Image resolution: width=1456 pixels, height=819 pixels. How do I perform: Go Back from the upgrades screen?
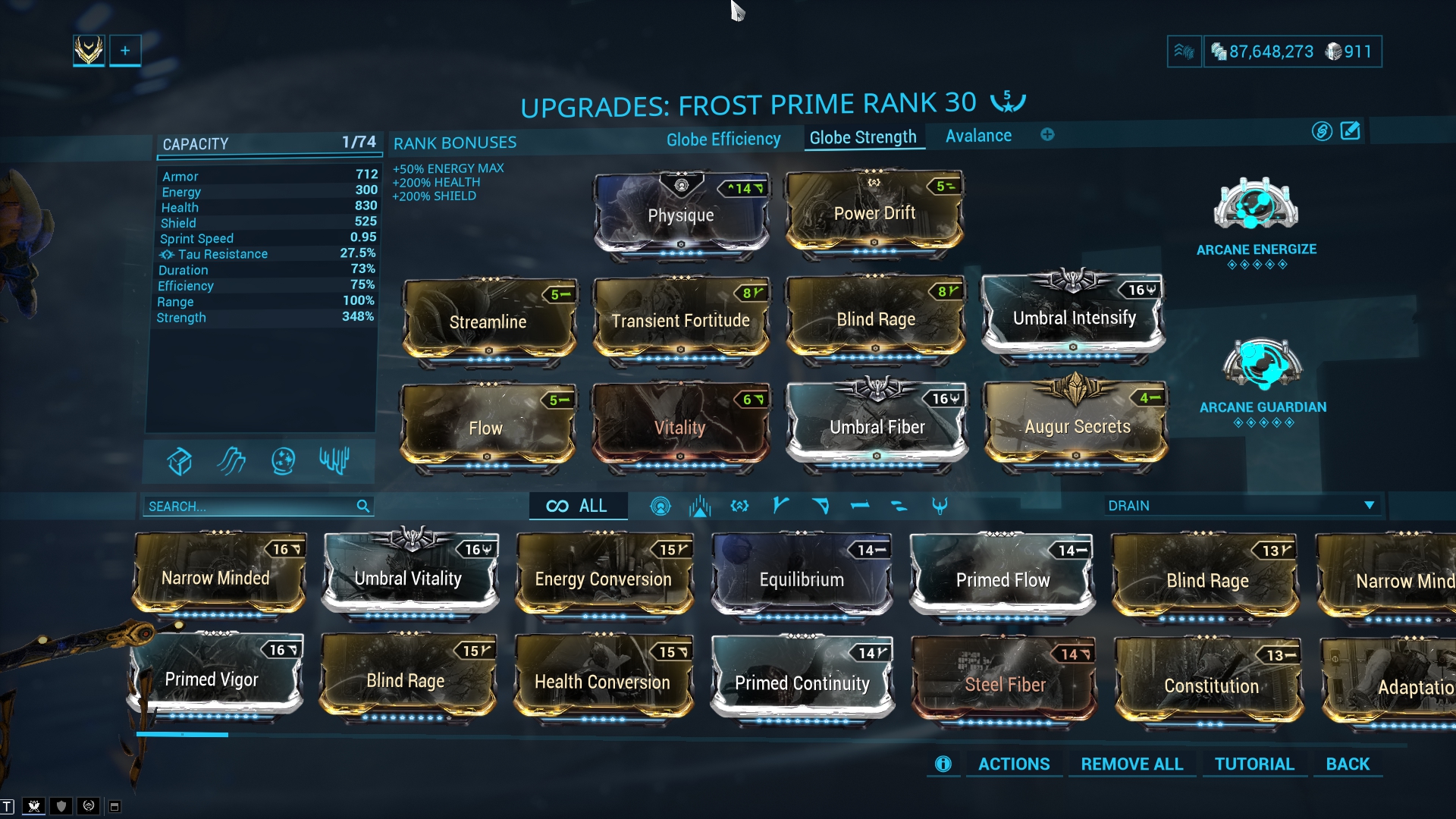coord(1348,764)
